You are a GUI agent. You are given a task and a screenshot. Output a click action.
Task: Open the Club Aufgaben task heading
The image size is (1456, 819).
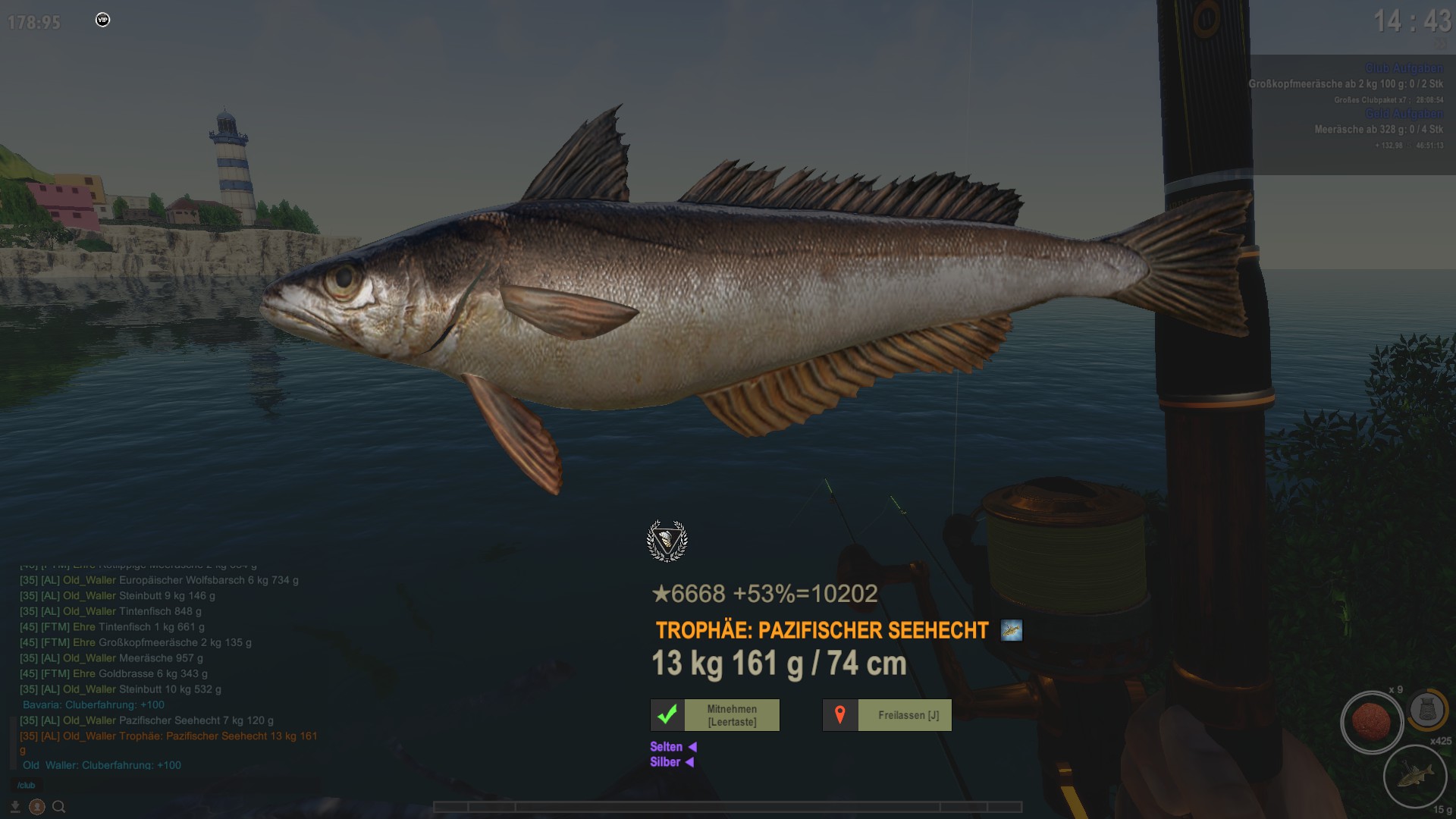1404,68
